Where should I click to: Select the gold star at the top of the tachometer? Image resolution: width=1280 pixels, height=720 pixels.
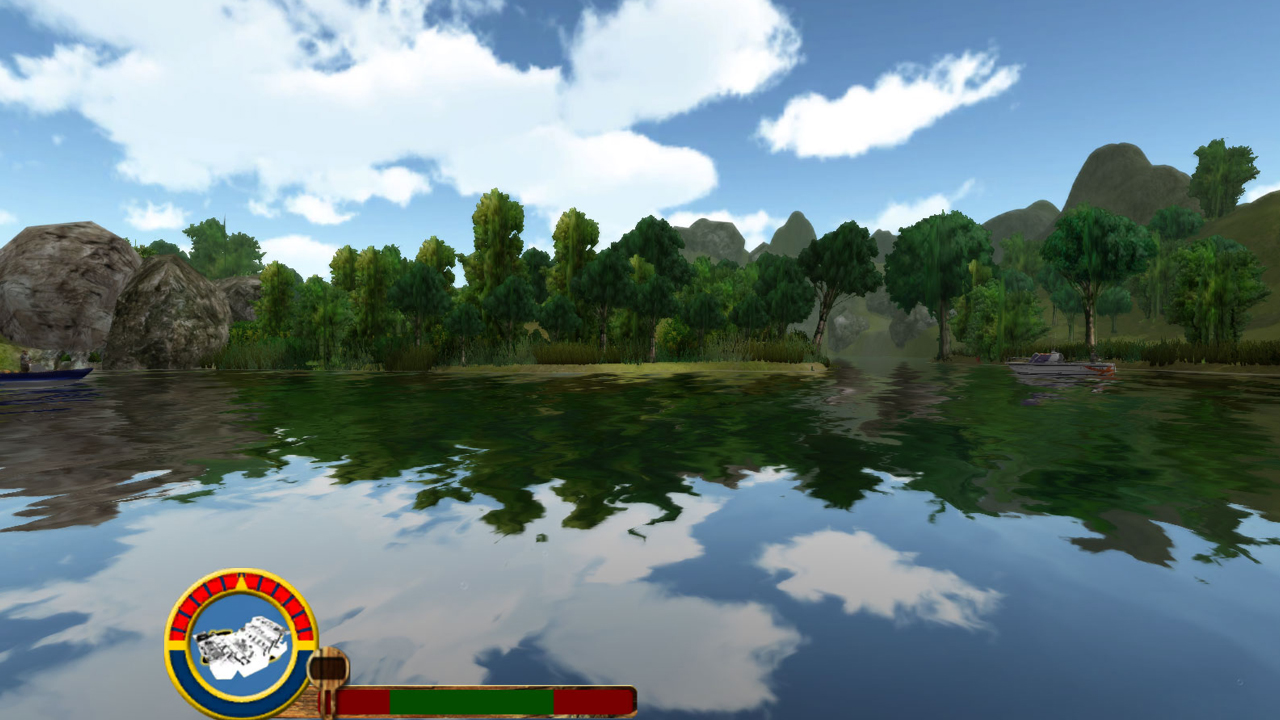coord(240,579)
